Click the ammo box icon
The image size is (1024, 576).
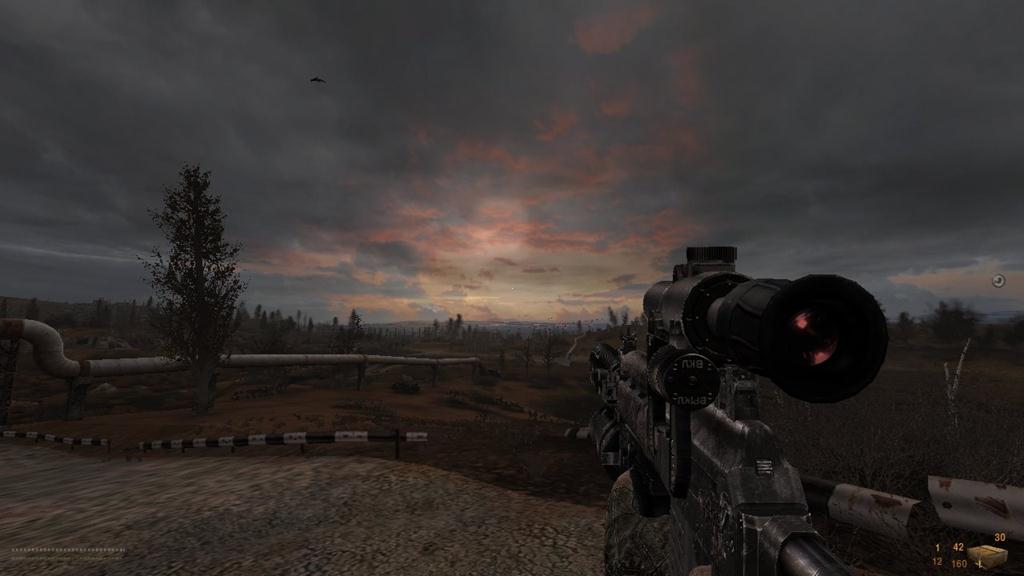click(986, 556)
